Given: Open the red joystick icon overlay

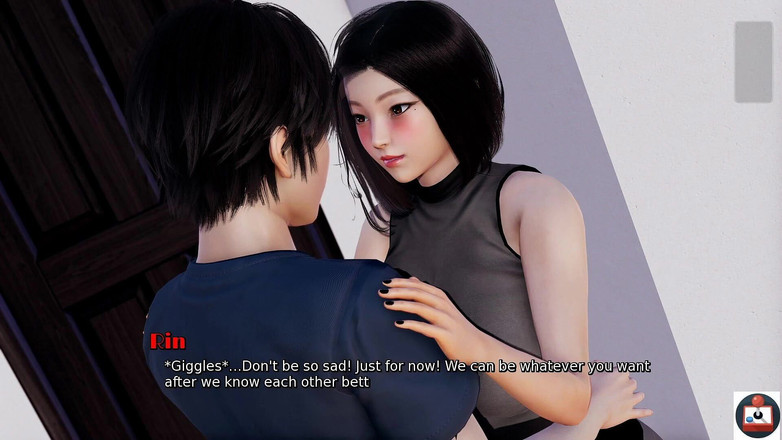Looking at the screenshot, I should [x=757, y=415].
